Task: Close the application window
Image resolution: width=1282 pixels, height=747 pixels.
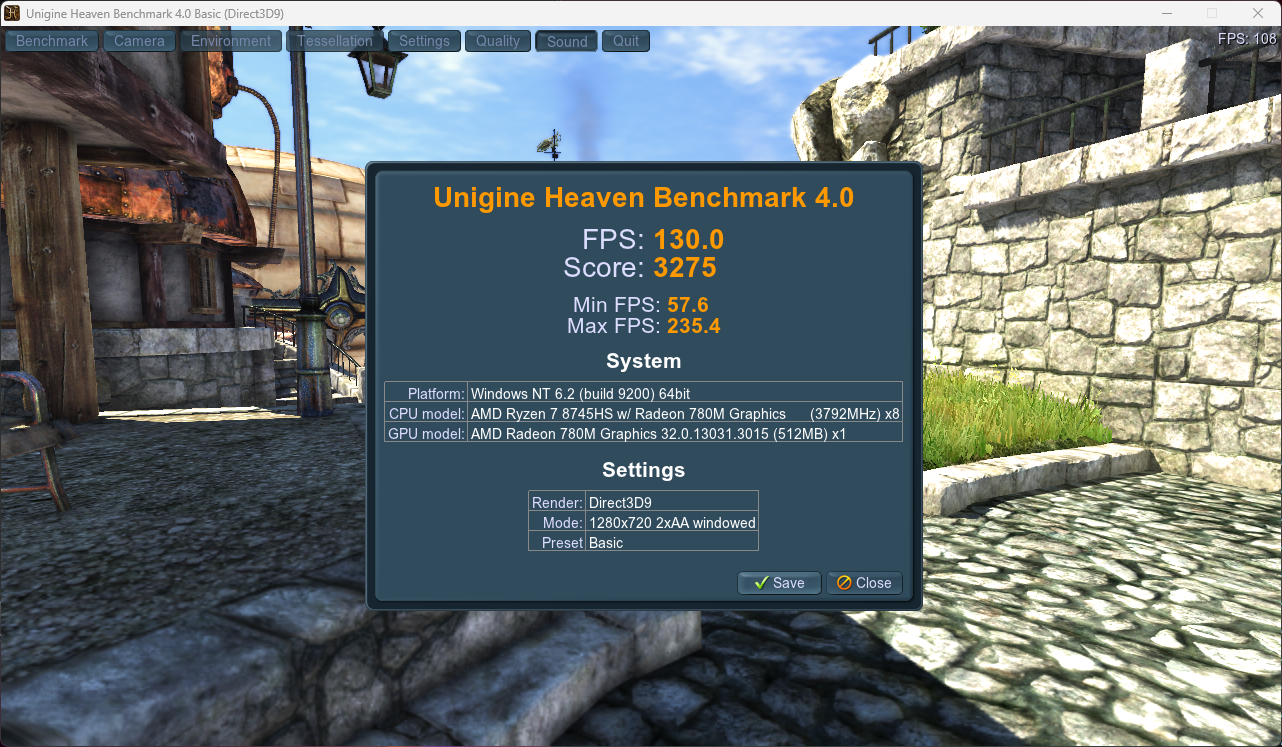Action: click(x=1258, y=13)
